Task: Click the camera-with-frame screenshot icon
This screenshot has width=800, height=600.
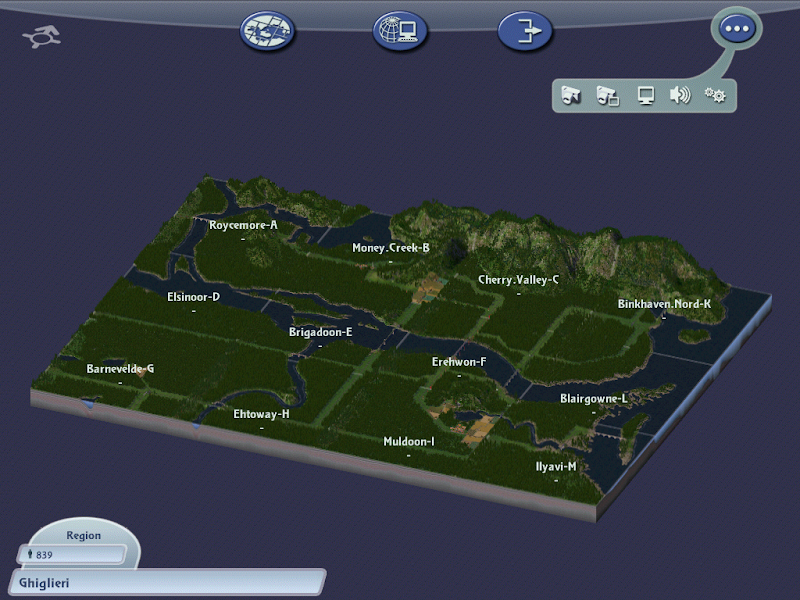Action: 607,95
